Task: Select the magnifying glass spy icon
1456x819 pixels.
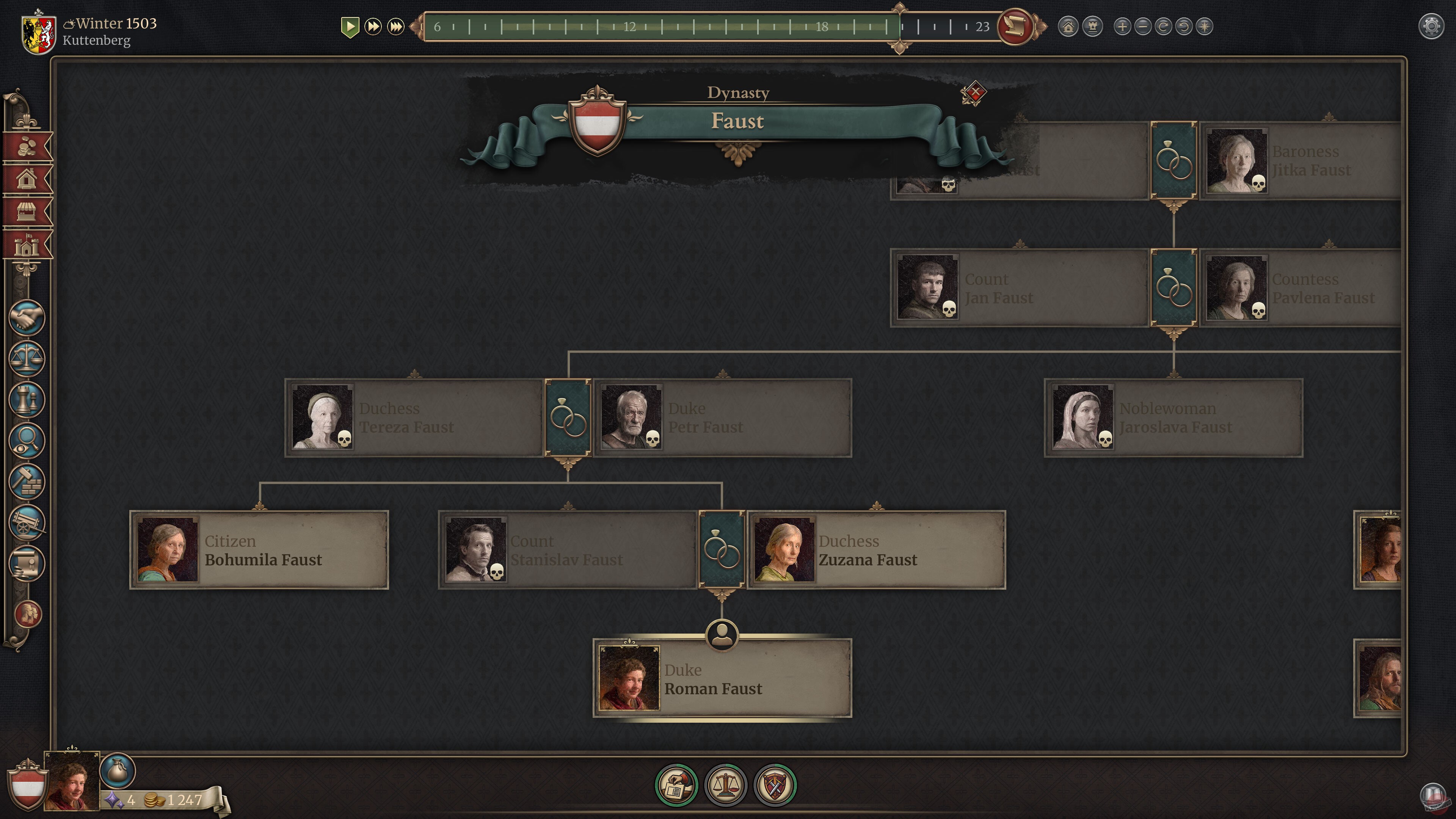Action: pyautogui.click(x=27, y=440)
